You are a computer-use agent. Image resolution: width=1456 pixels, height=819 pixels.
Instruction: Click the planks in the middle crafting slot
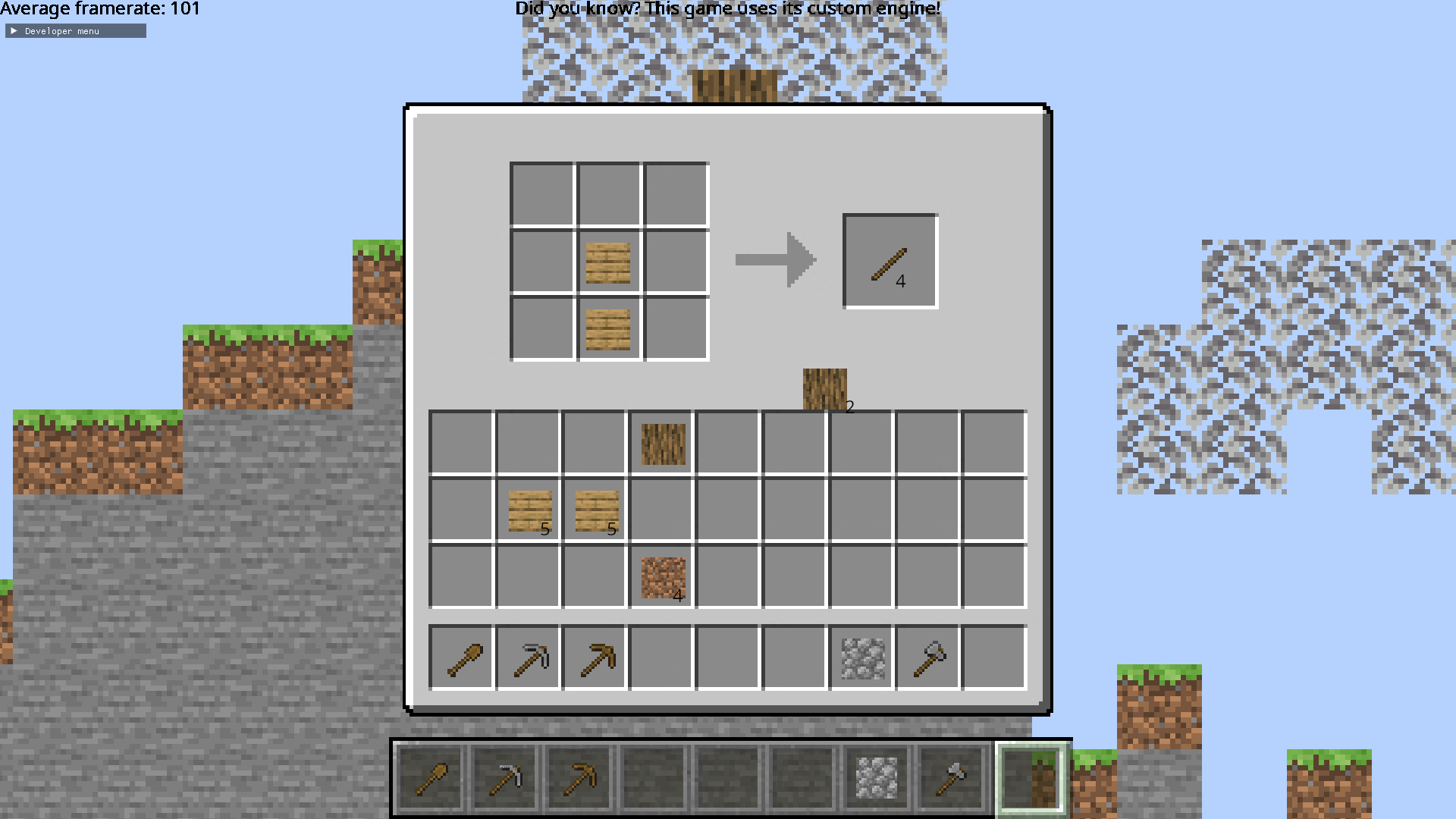[x=607, y=262]
